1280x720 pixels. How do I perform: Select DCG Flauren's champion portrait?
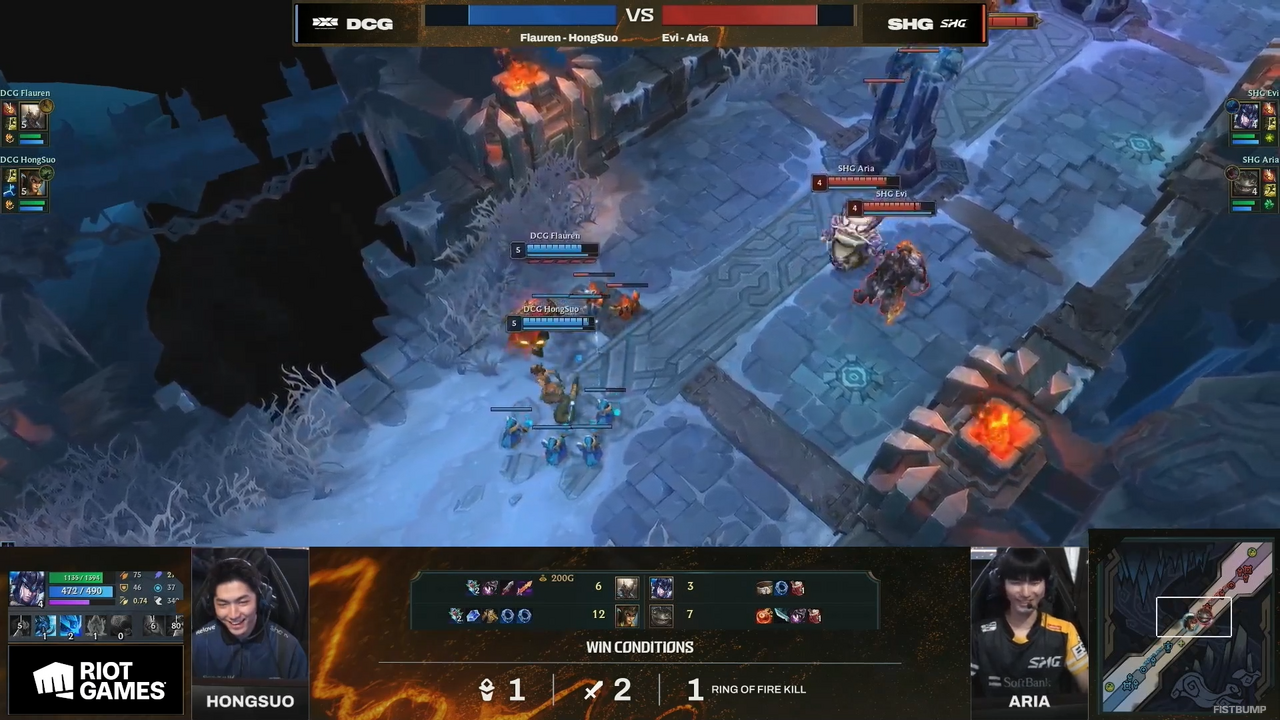[x=33, y=115]
